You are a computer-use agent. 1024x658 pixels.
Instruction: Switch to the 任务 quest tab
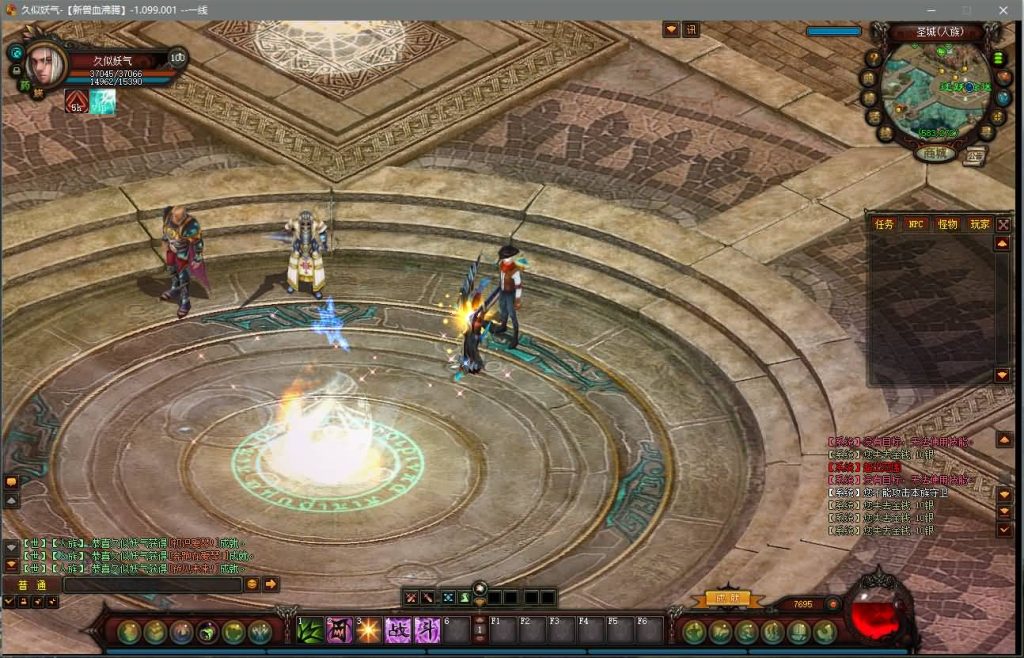(885, 225)
